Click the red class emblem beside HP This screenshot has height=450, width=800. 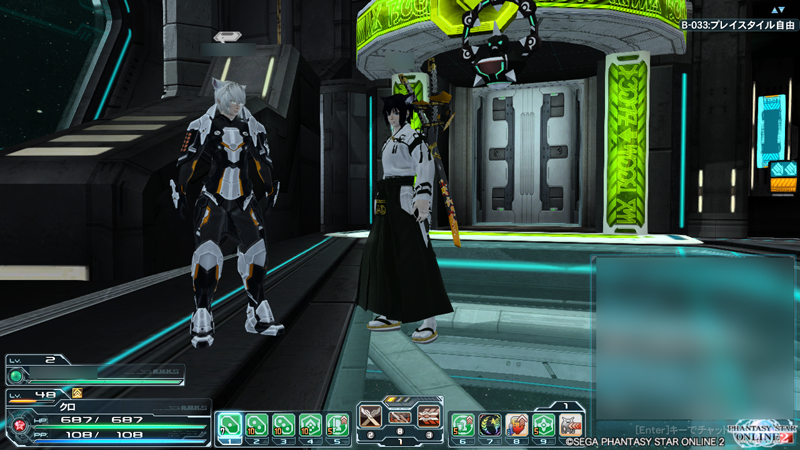[17, 426]
